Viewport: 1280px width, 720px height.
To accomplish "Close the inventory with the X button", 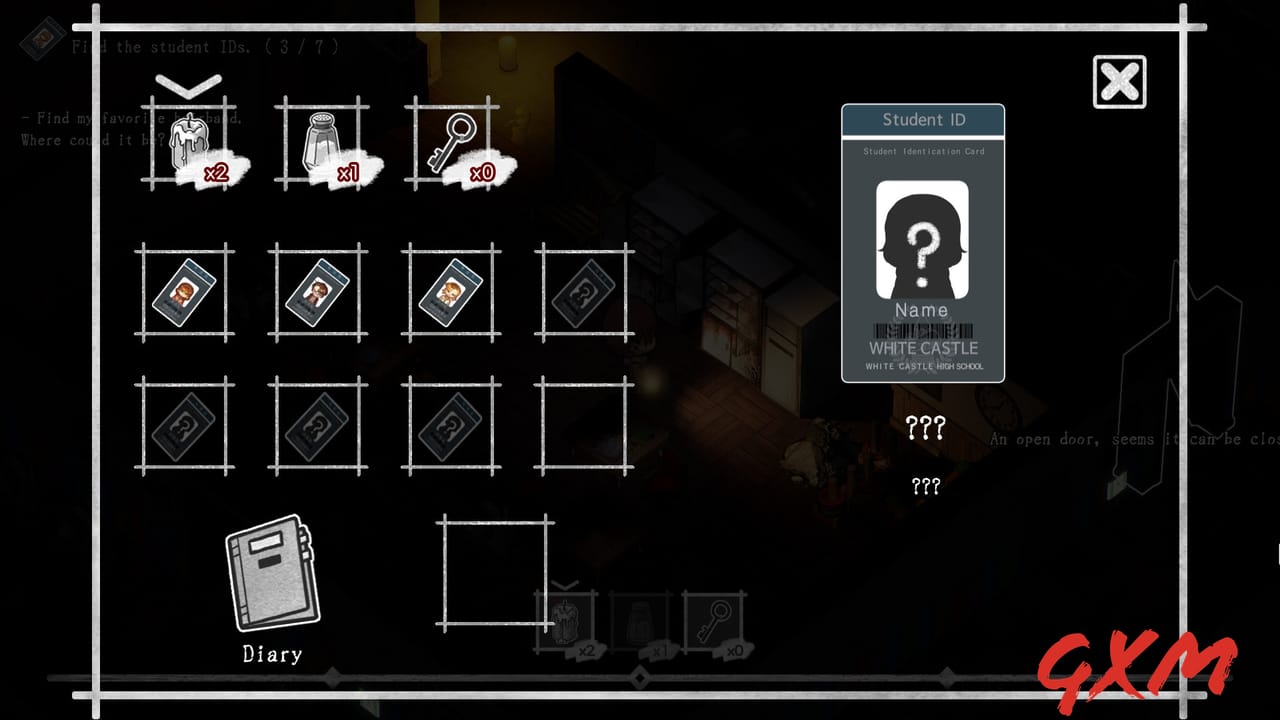I will [x=1117, y=79].
